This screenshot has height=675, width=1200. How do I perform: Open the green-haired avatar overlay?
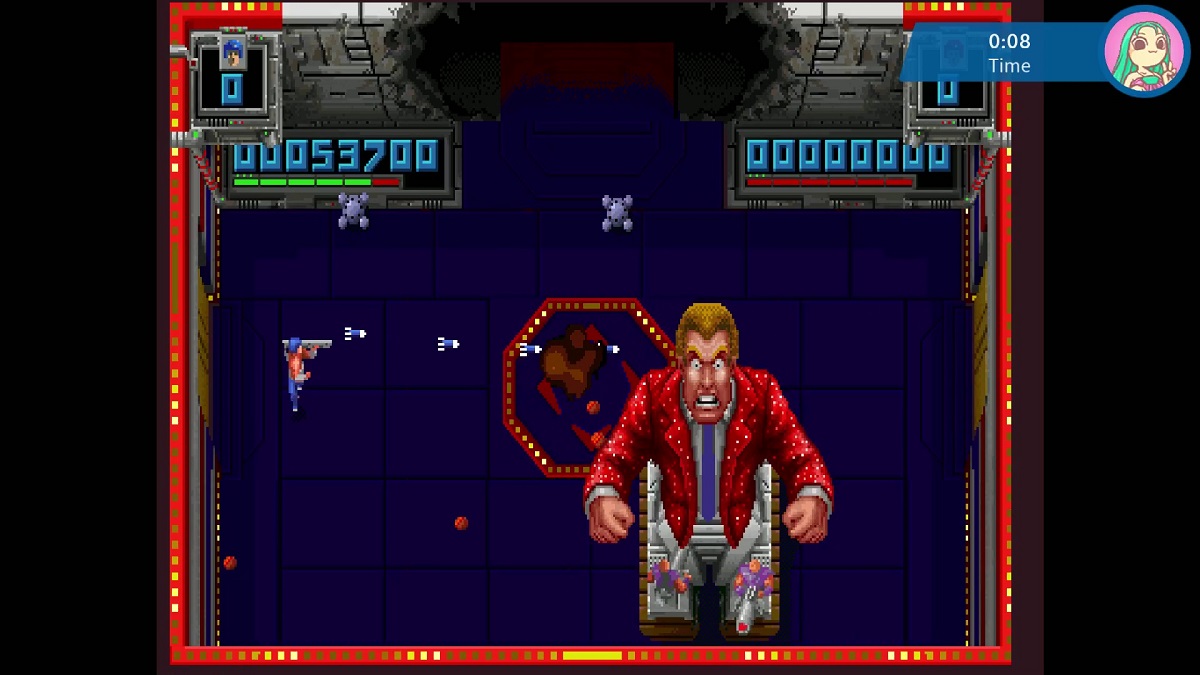tap(1145, 51)
